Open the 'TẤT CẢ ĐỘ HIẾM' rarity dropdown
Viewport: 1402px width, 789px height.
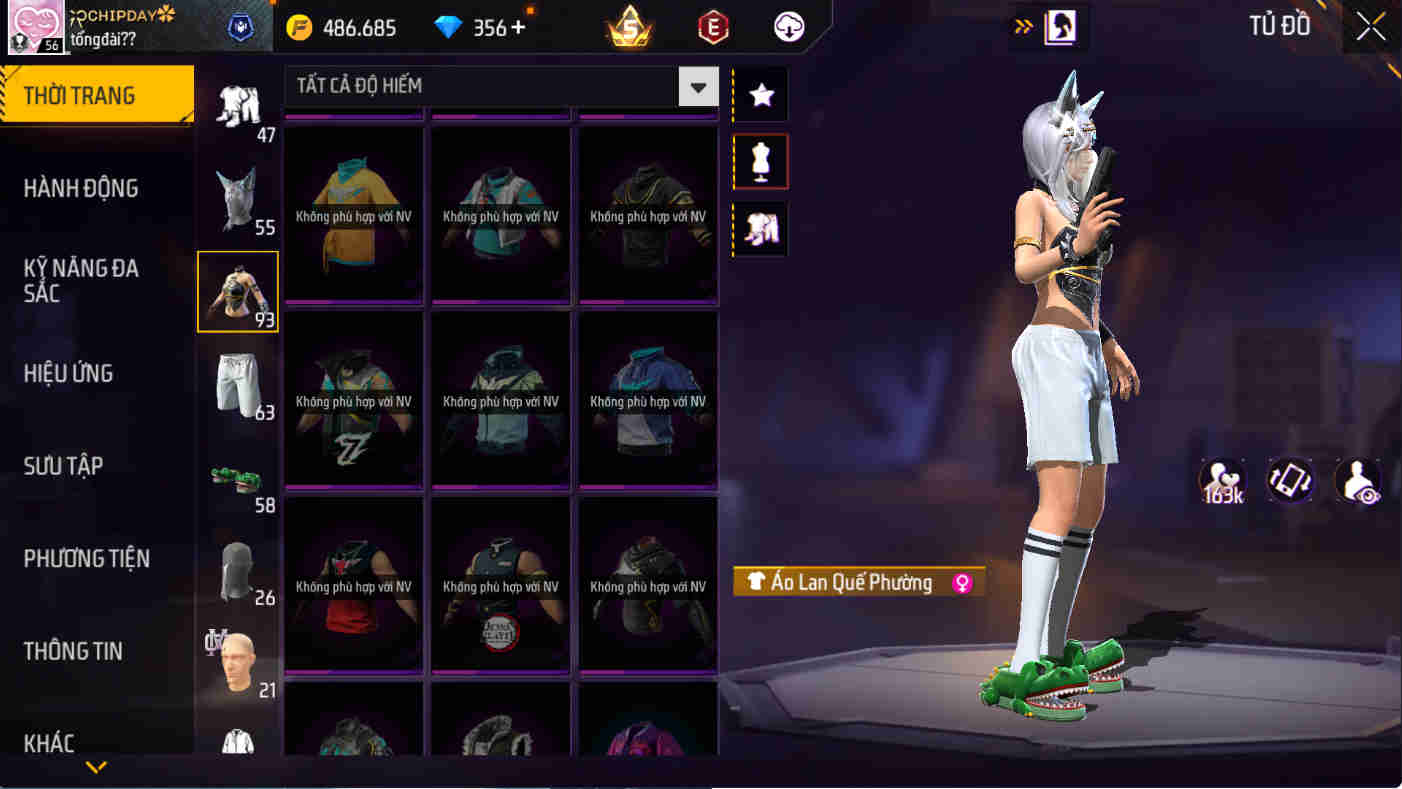point(497,86)
